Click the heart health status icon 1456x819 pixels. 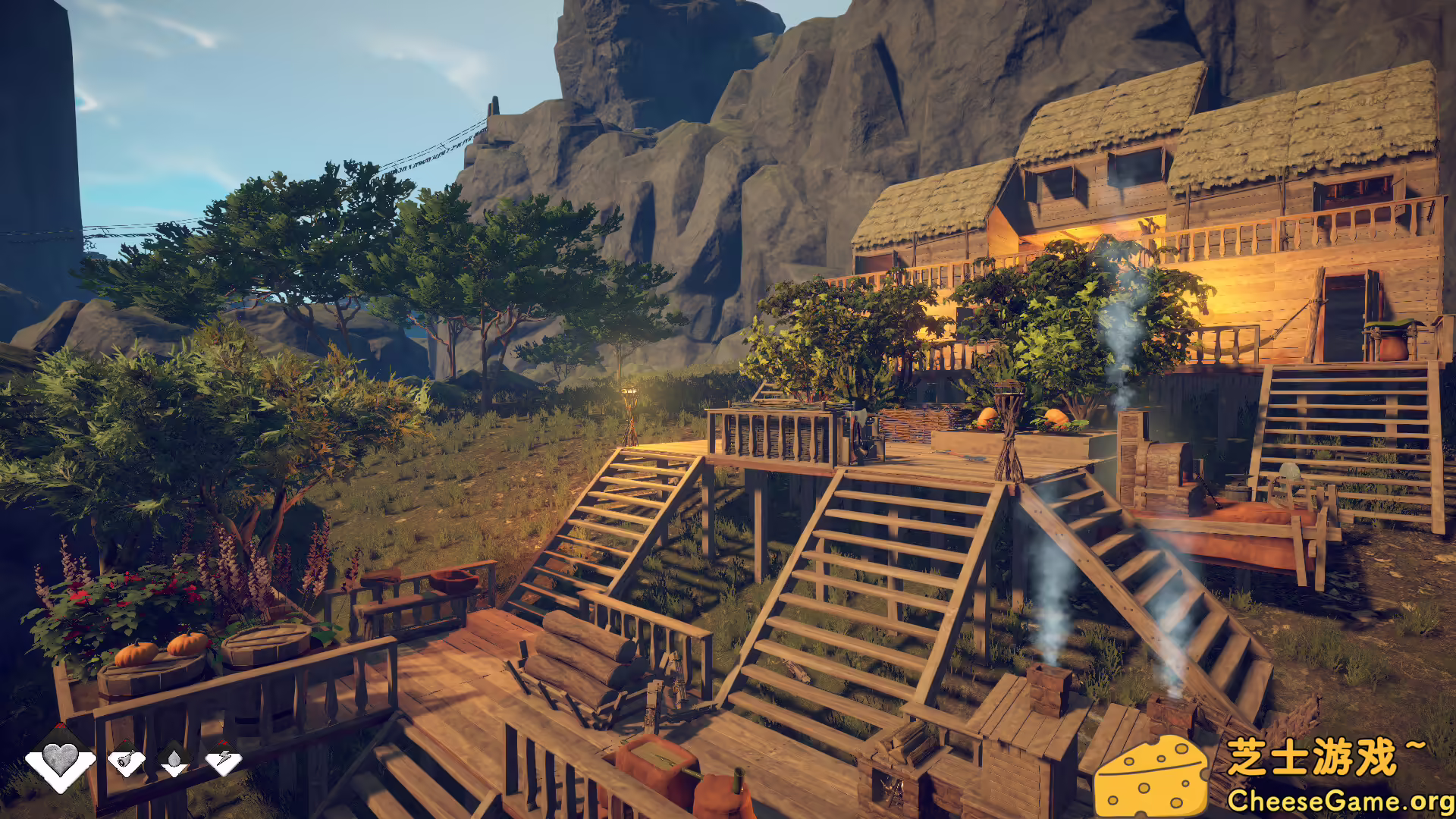(60, 759)
